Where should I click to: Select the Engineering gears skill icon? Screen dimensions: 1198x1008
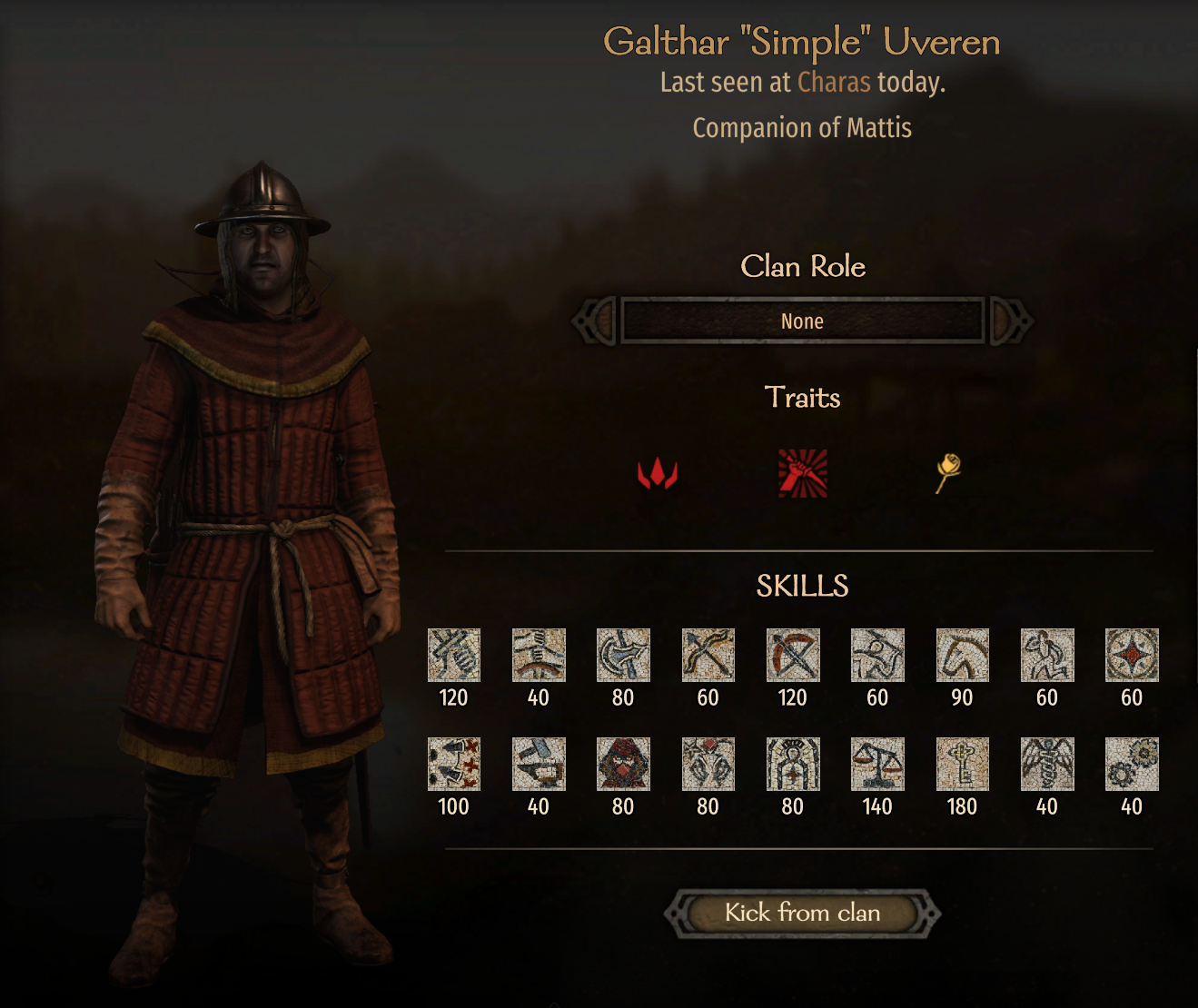pyautogui.click(x=1132, y=764)
